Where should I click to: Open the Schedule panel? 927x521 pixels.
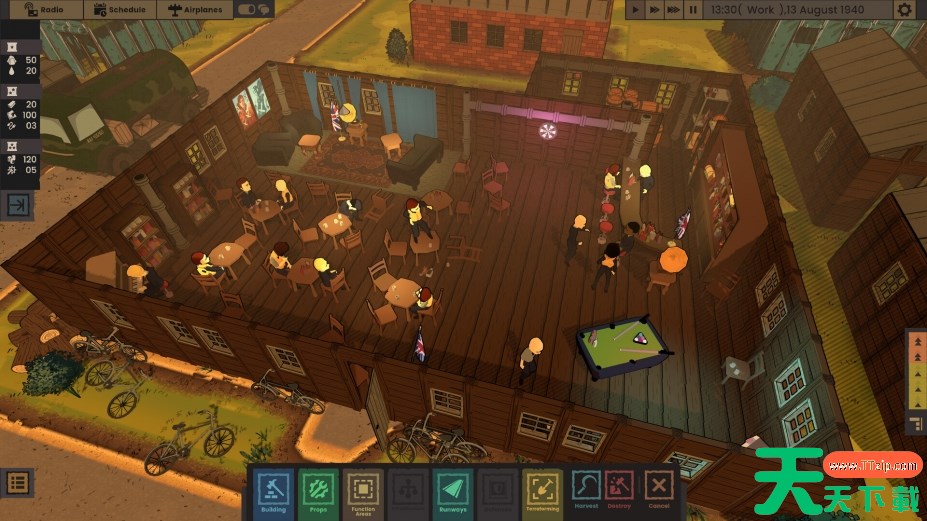coord(120,9)
